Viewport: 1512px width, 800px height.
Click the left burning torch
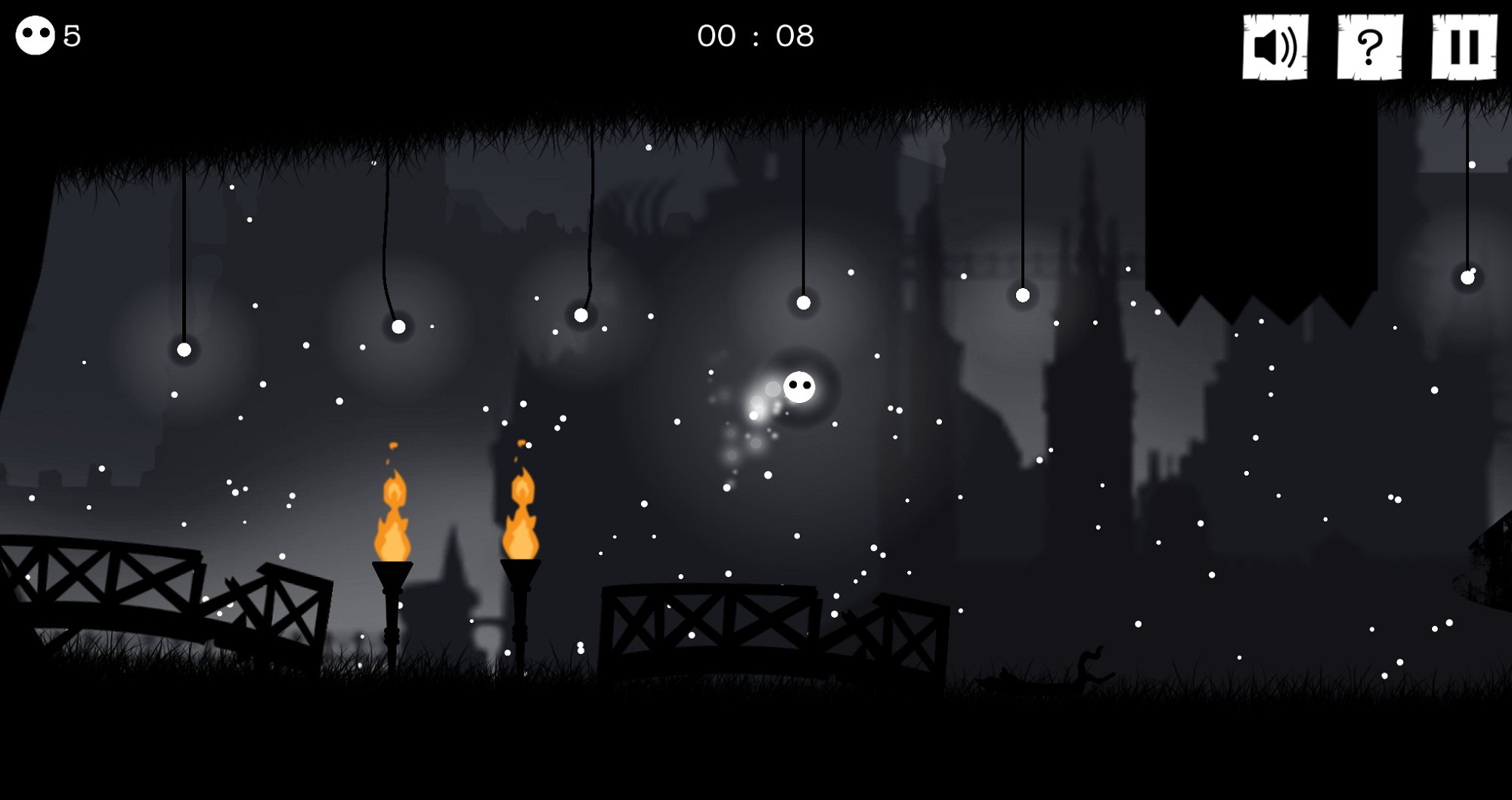coord(392,522)
